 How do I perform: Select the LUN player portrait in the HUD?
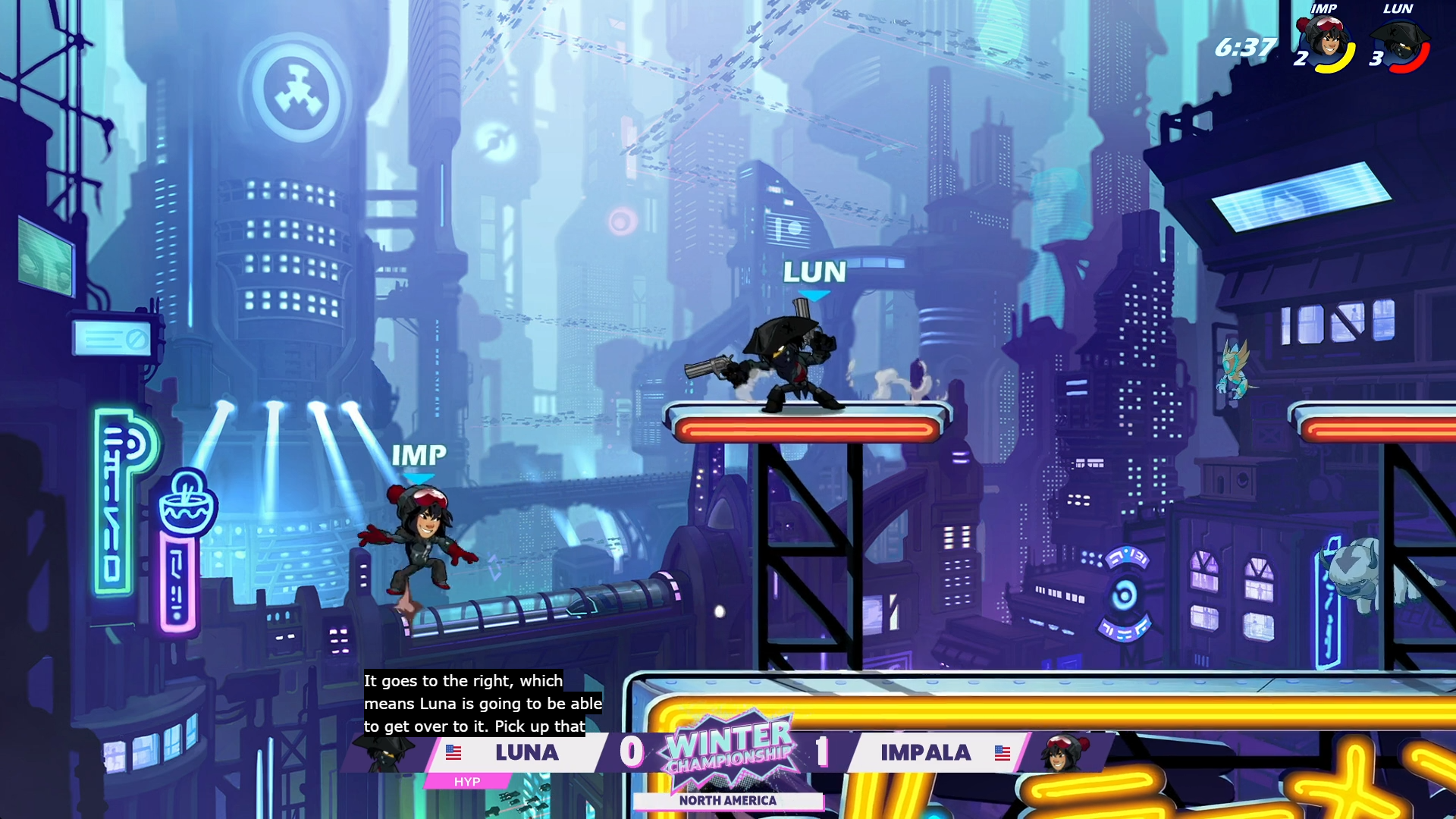(1401, 45)
